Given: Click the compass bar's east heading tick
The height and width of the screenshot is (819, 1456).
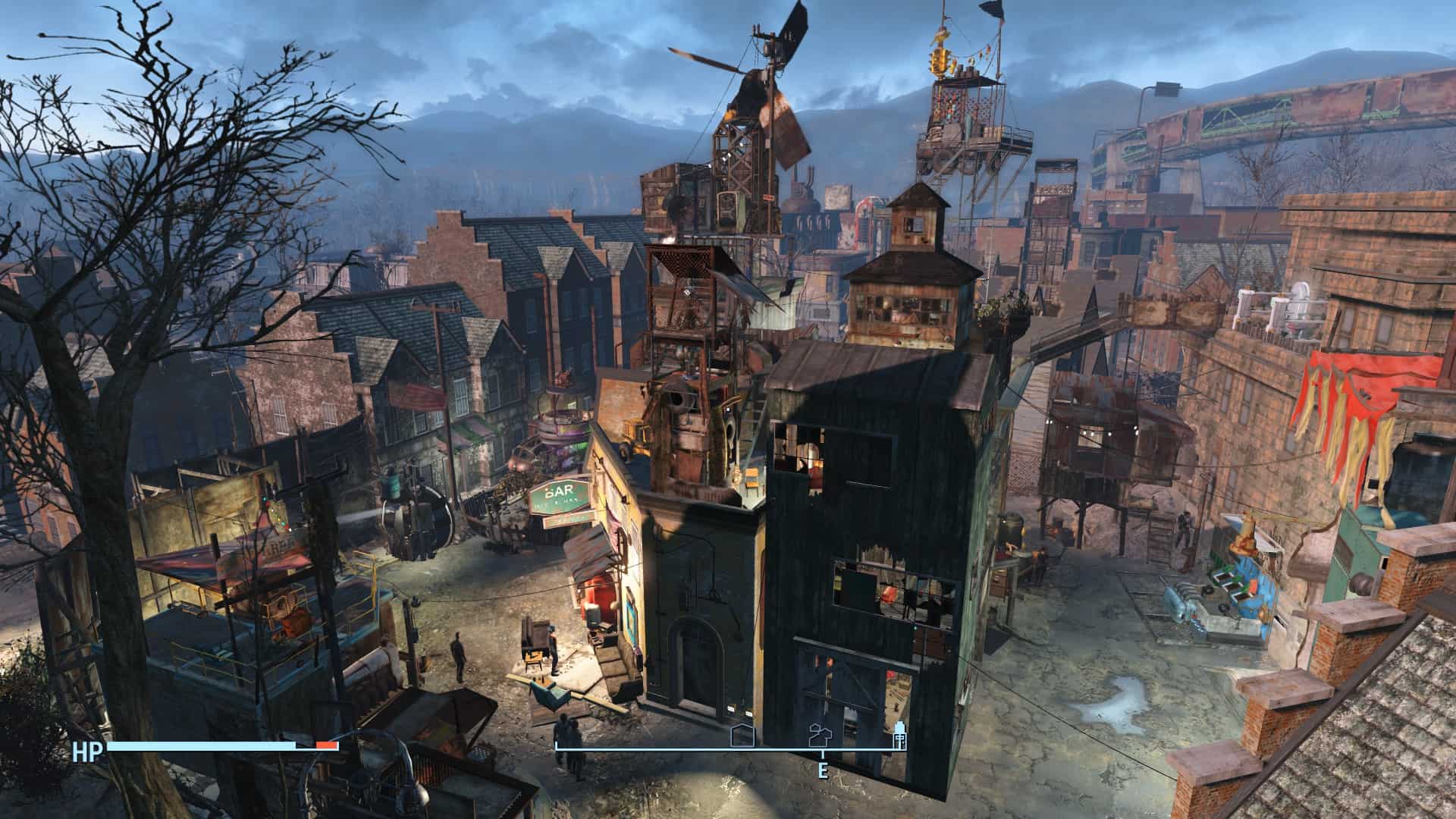Looking at the screenshot, I should 822,753.
